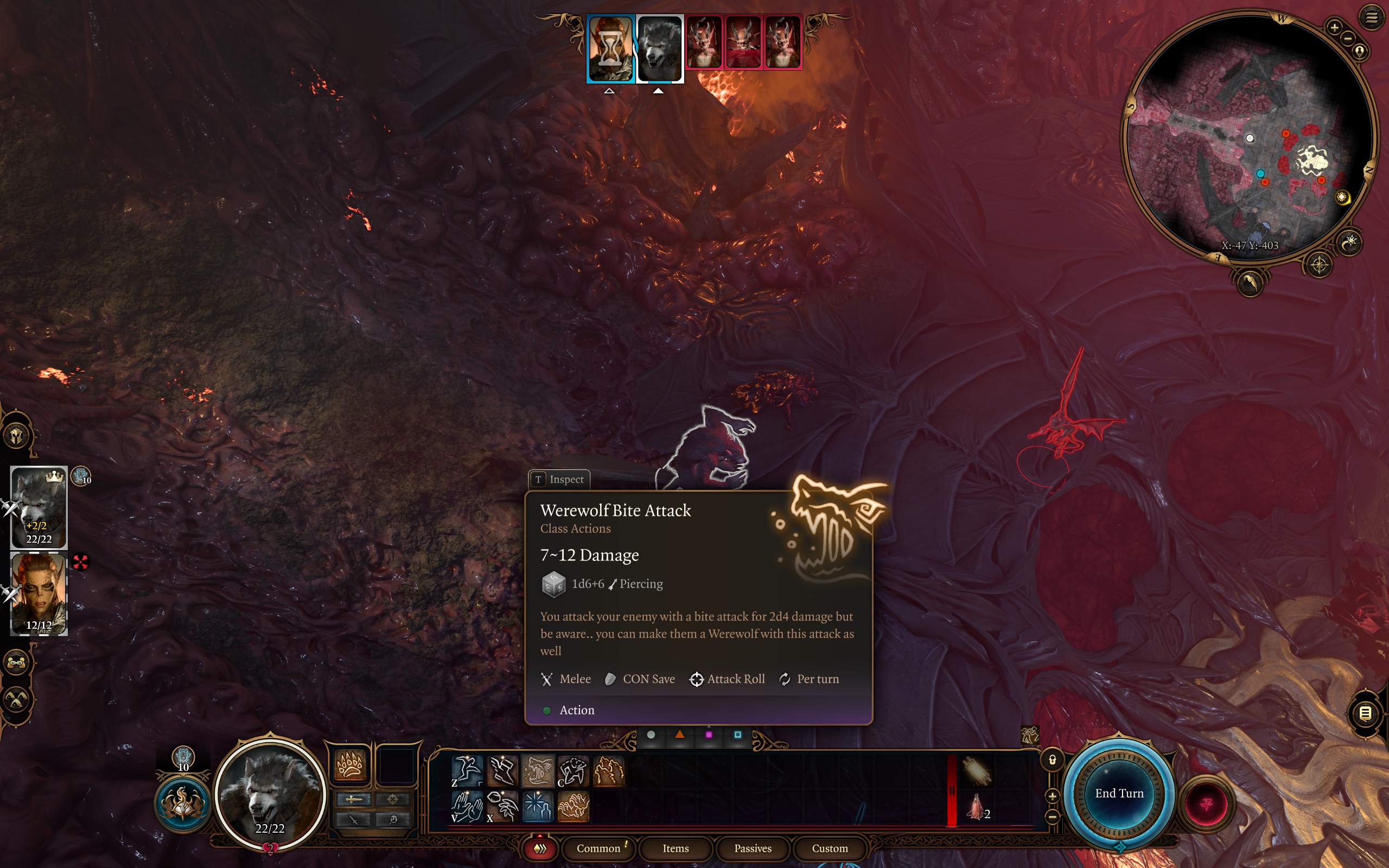Select the scroll item in the hotbar

[x=977, y=770]
